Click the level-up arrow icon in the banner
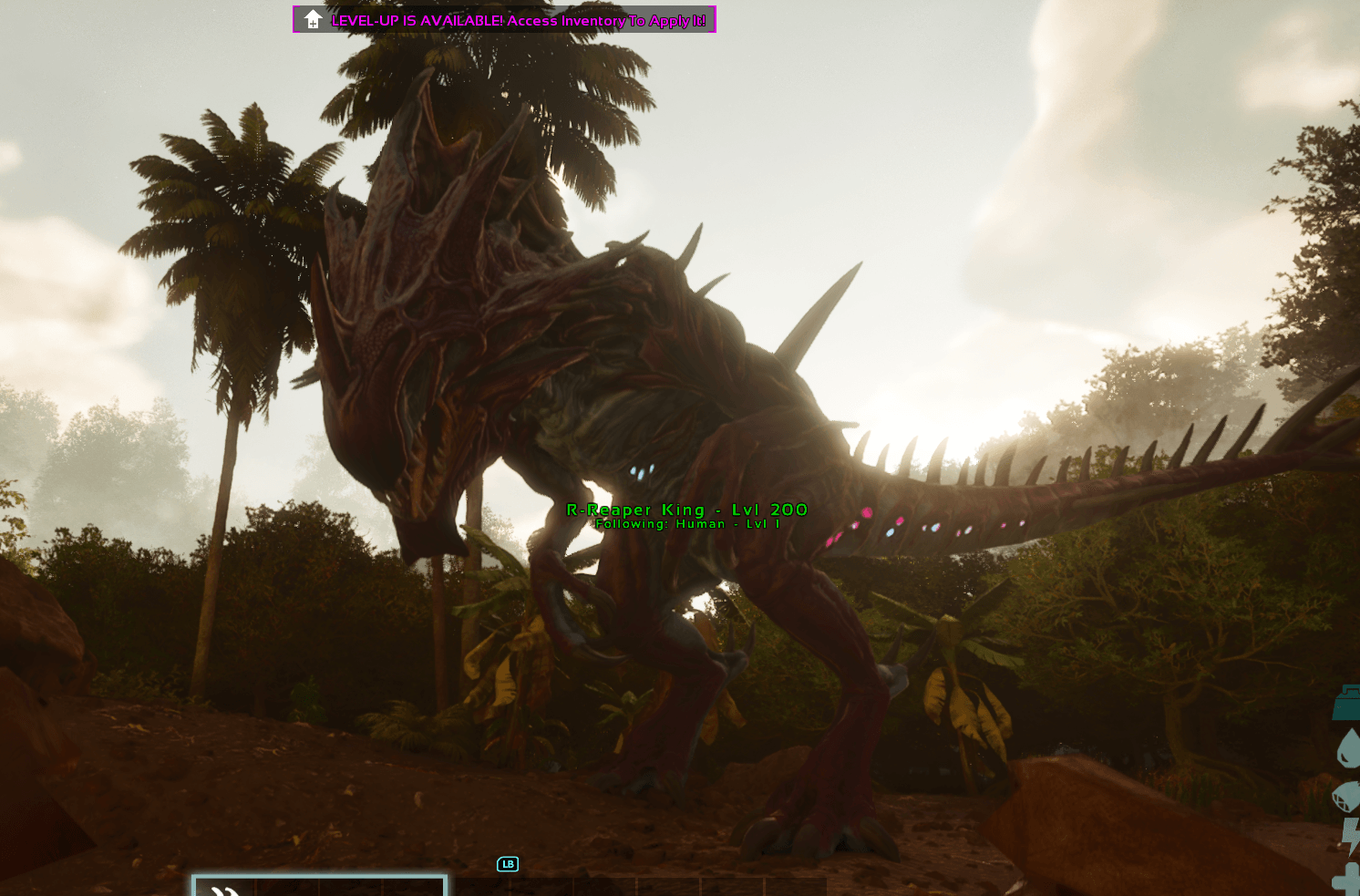 click(x=312, y=18)
